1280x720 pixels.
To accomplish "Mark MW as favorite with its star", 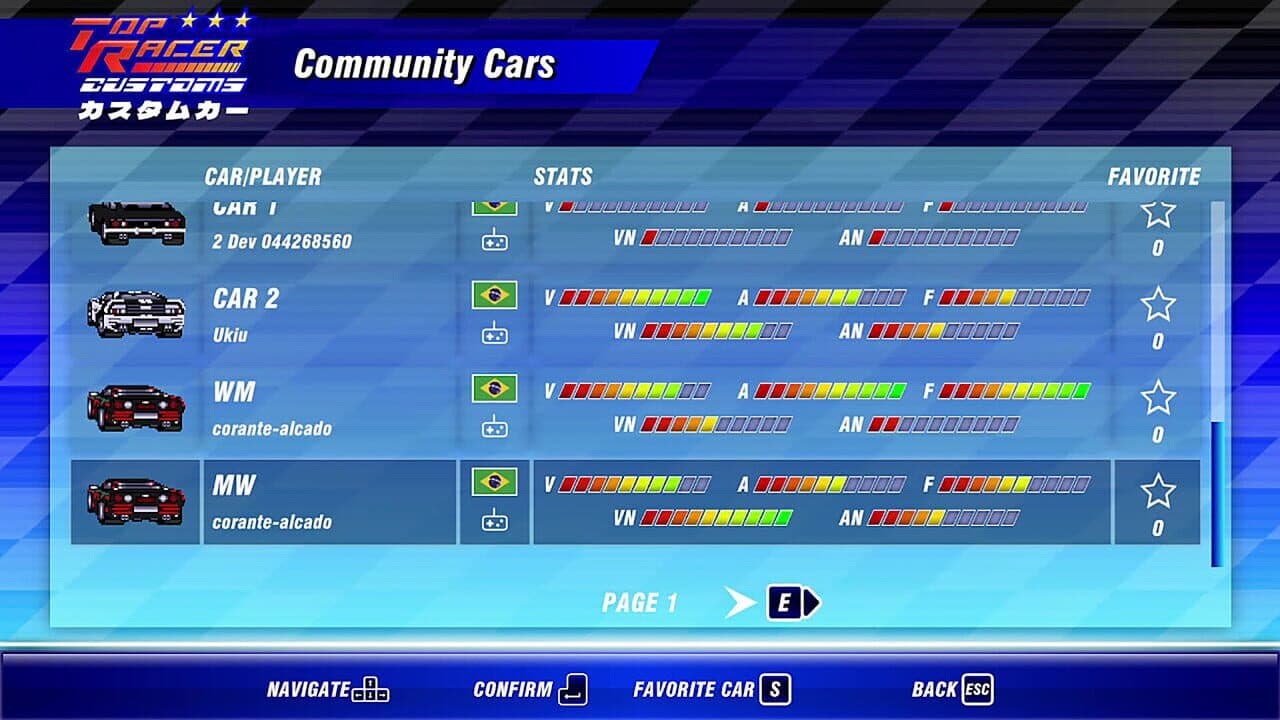I will 1156,488.
